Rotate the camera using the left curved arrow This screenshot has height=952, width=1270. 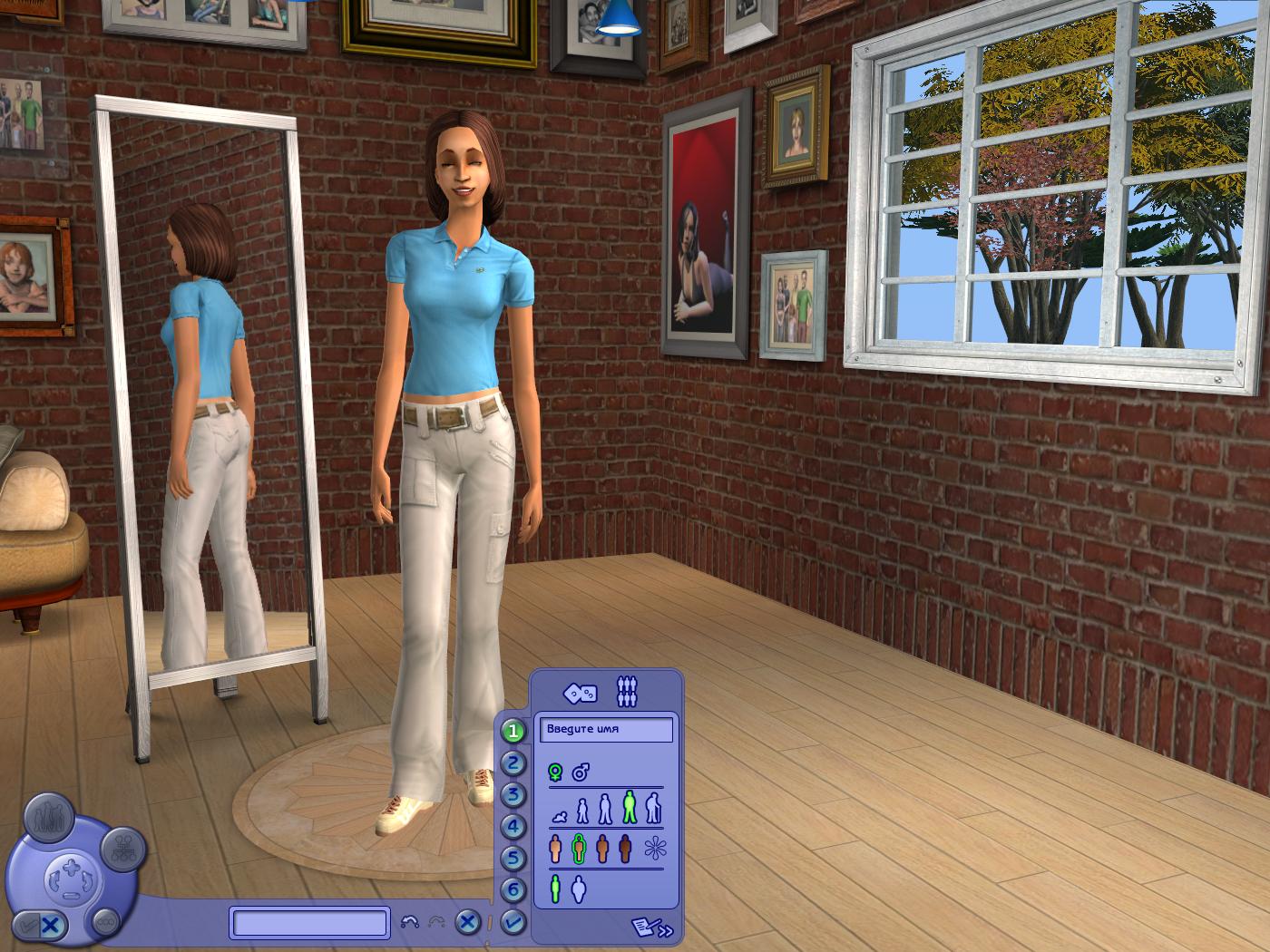54,879
